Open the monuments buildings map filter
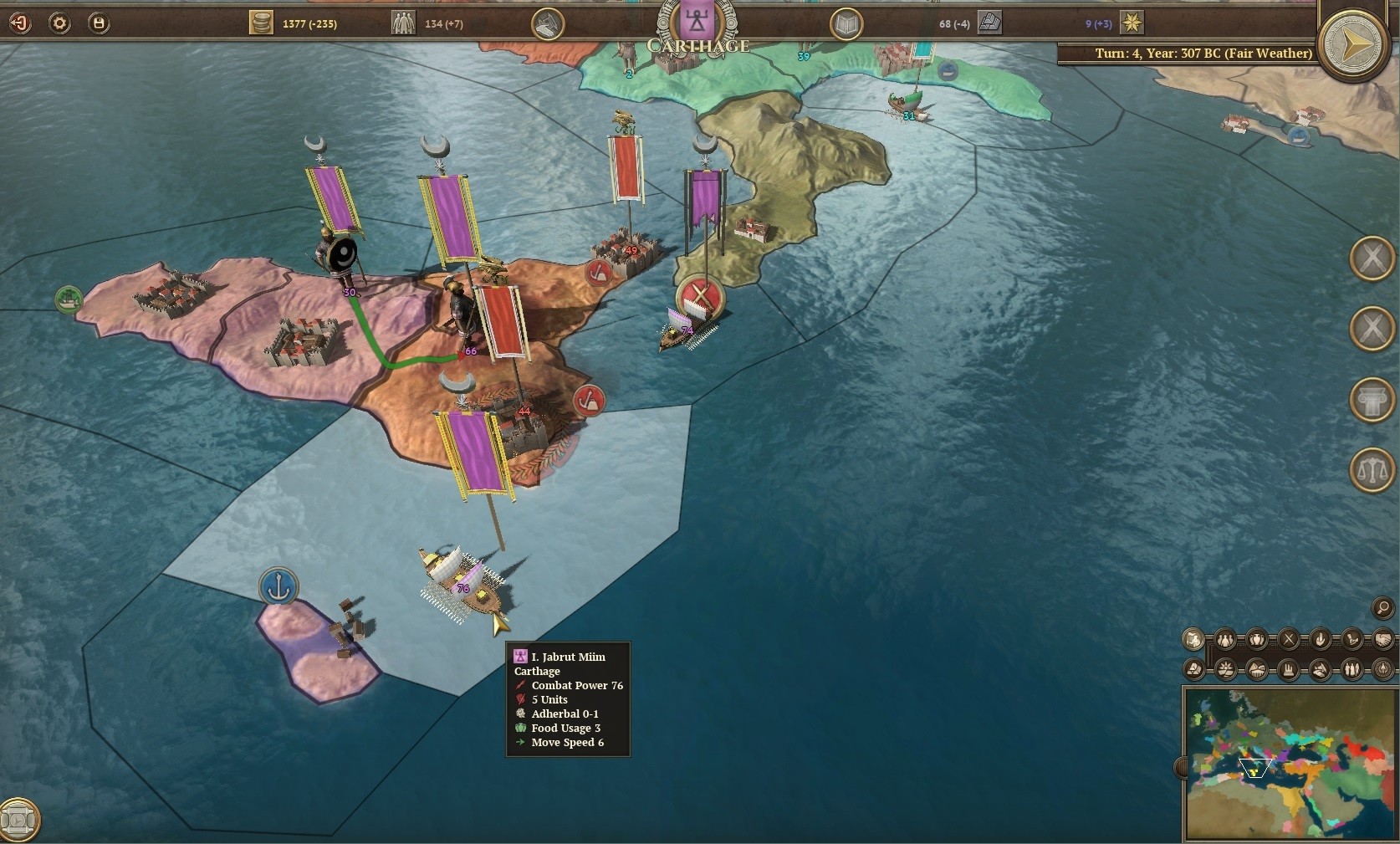The height and width of the screenshot is (844, 1400). click(x=1288, y=670)
